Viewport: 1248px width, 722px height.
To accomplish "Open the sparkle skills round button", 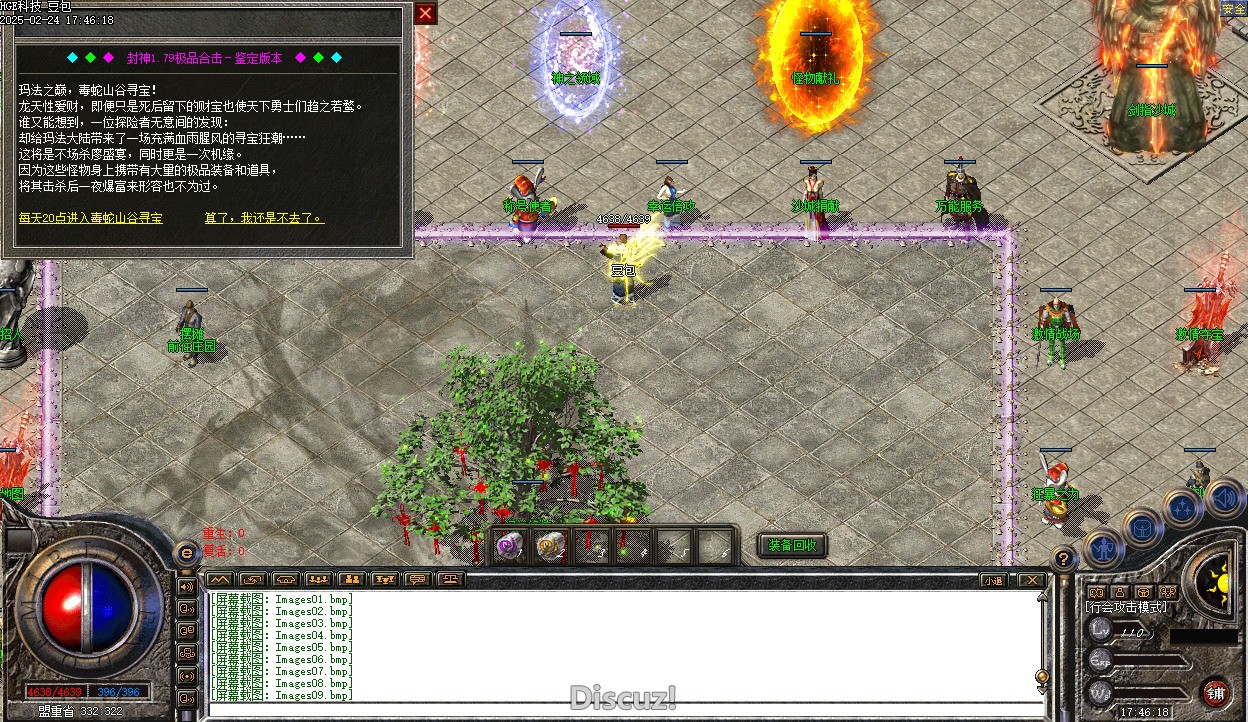I will pos(1183,507).
